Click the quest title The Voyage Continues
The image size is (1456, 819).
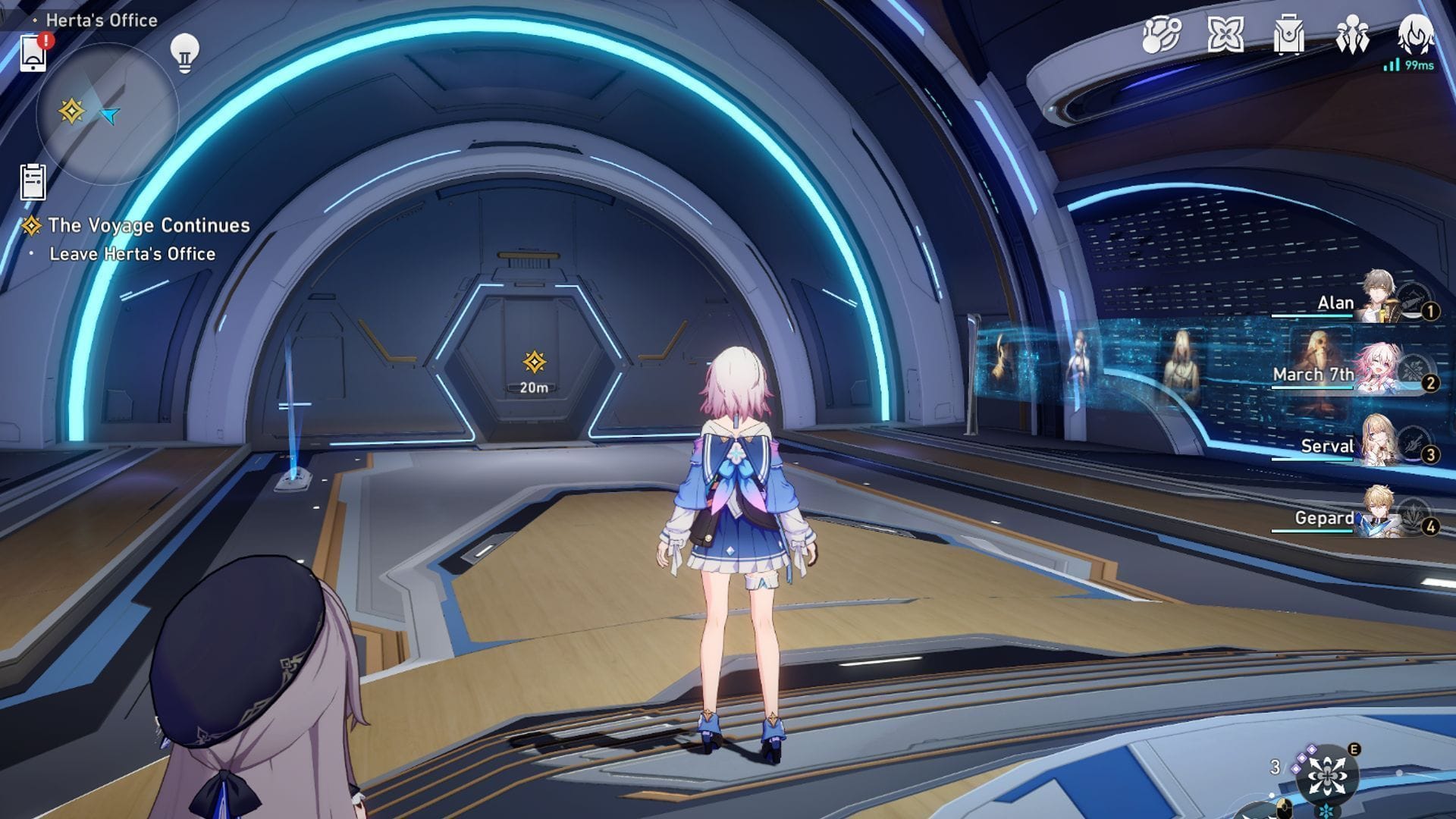point(149,224)
